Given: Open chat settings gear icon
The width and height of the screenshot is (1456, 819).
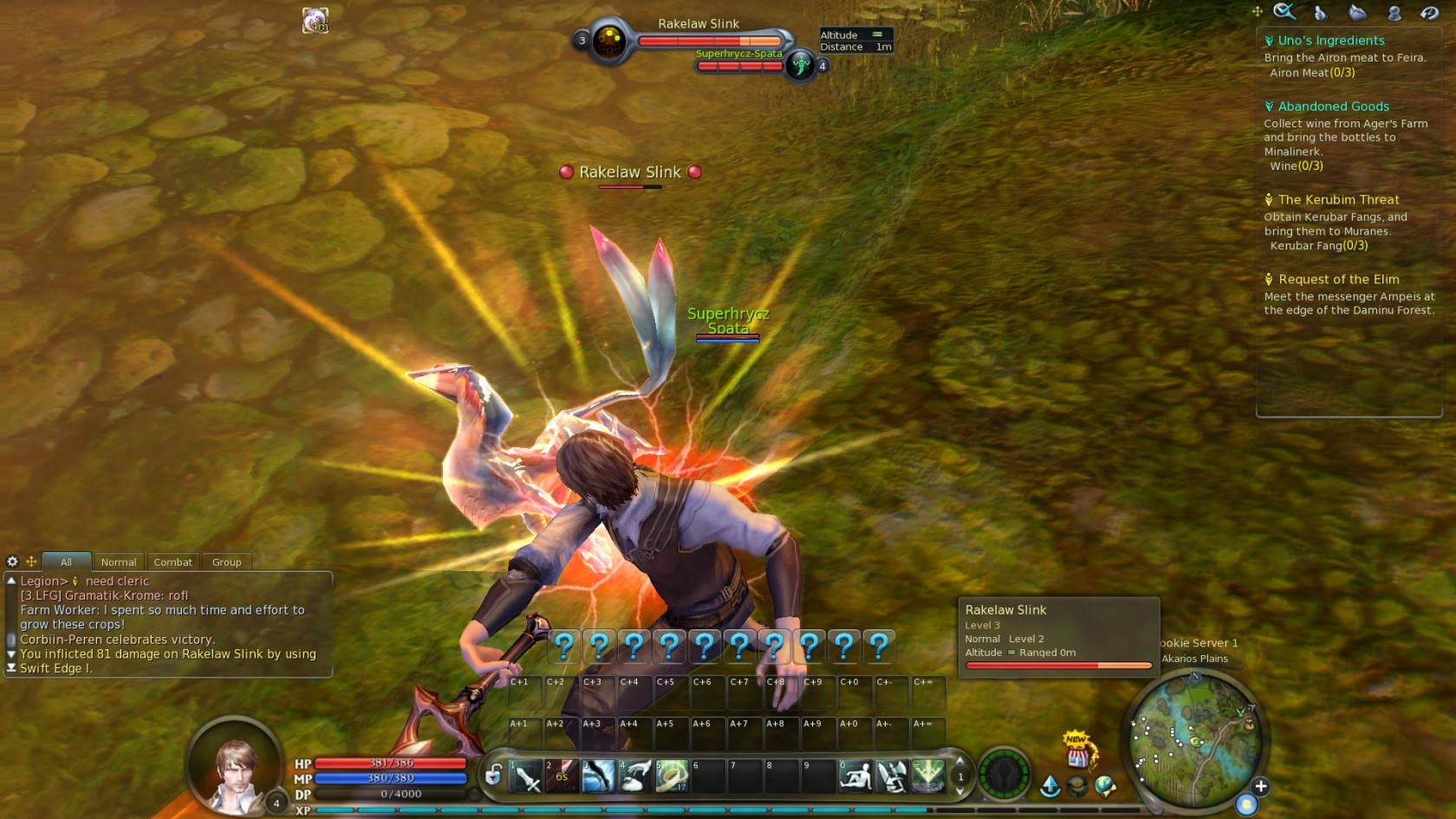Looking at the screenshot, I should click(x=12, y=562).
